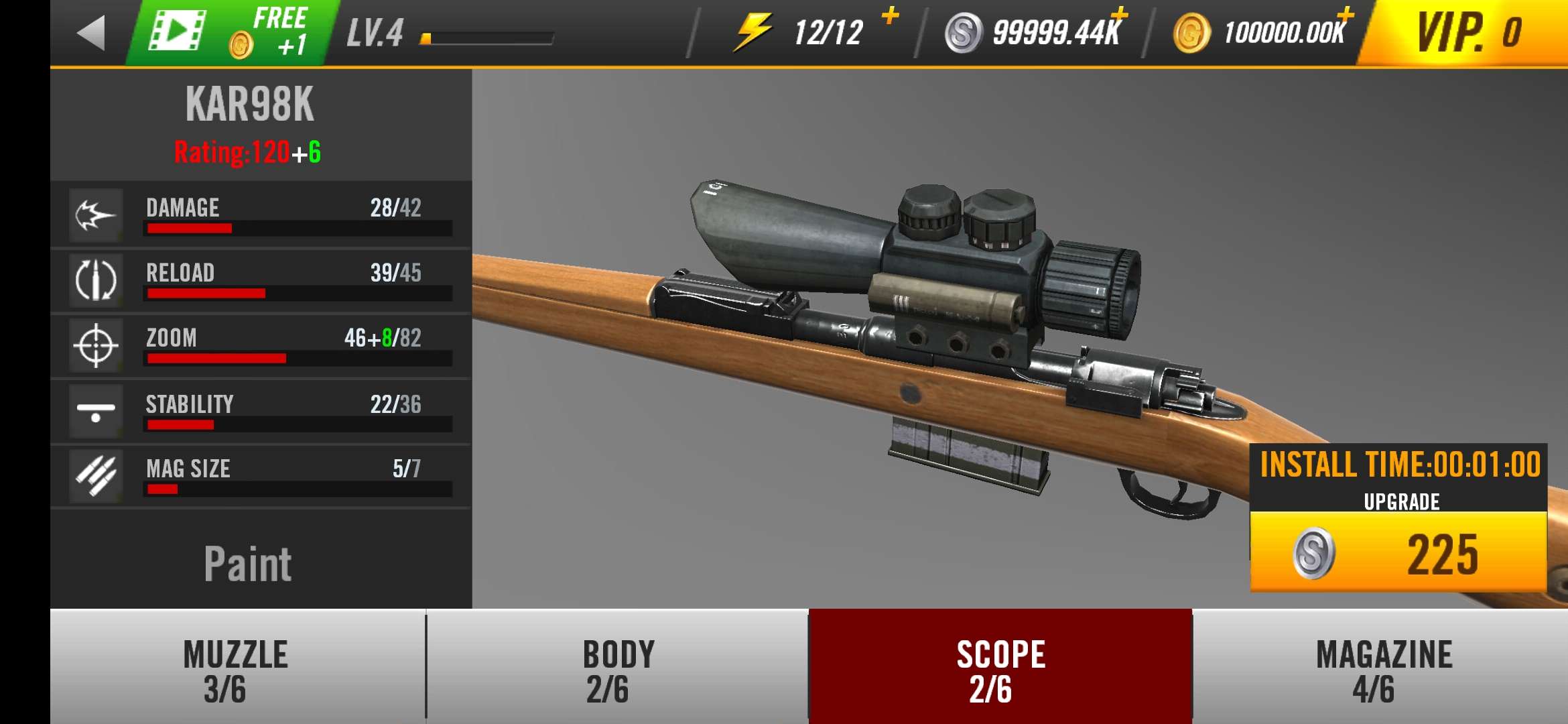Add more energy with the plus icon
The image size is (1568, 724).
[x=890, y=15]
